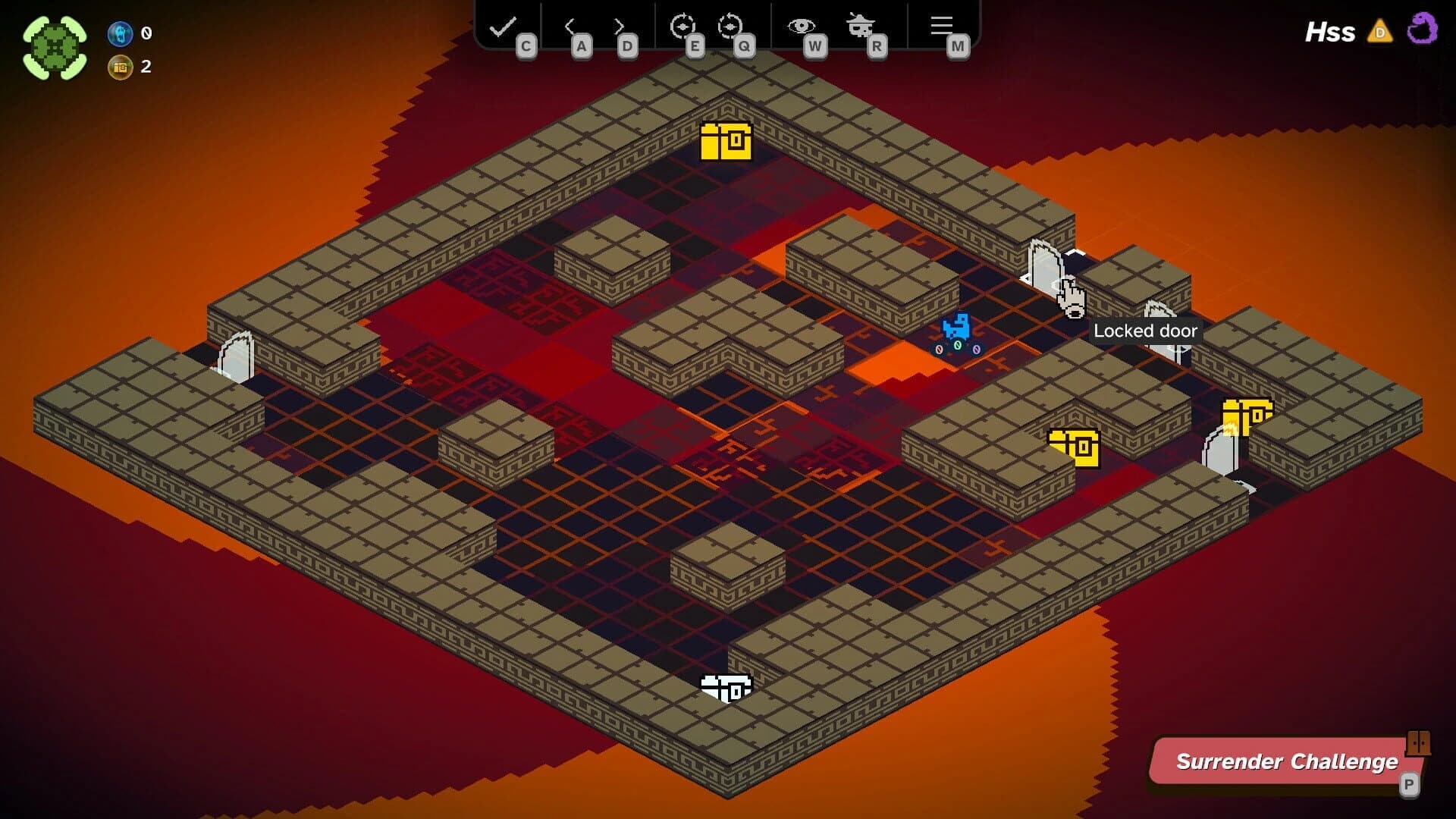1456x819 pixels.
Task: Select the yellow warning triangle beside Hss
Action: click(x=1382, y=32)
